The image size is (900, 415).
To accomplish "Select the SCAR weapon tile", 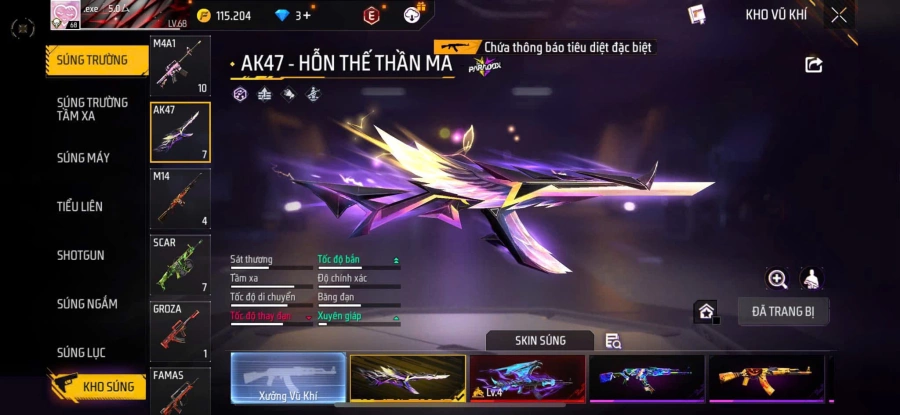I will pyautogui.click(x=180, y=264).
